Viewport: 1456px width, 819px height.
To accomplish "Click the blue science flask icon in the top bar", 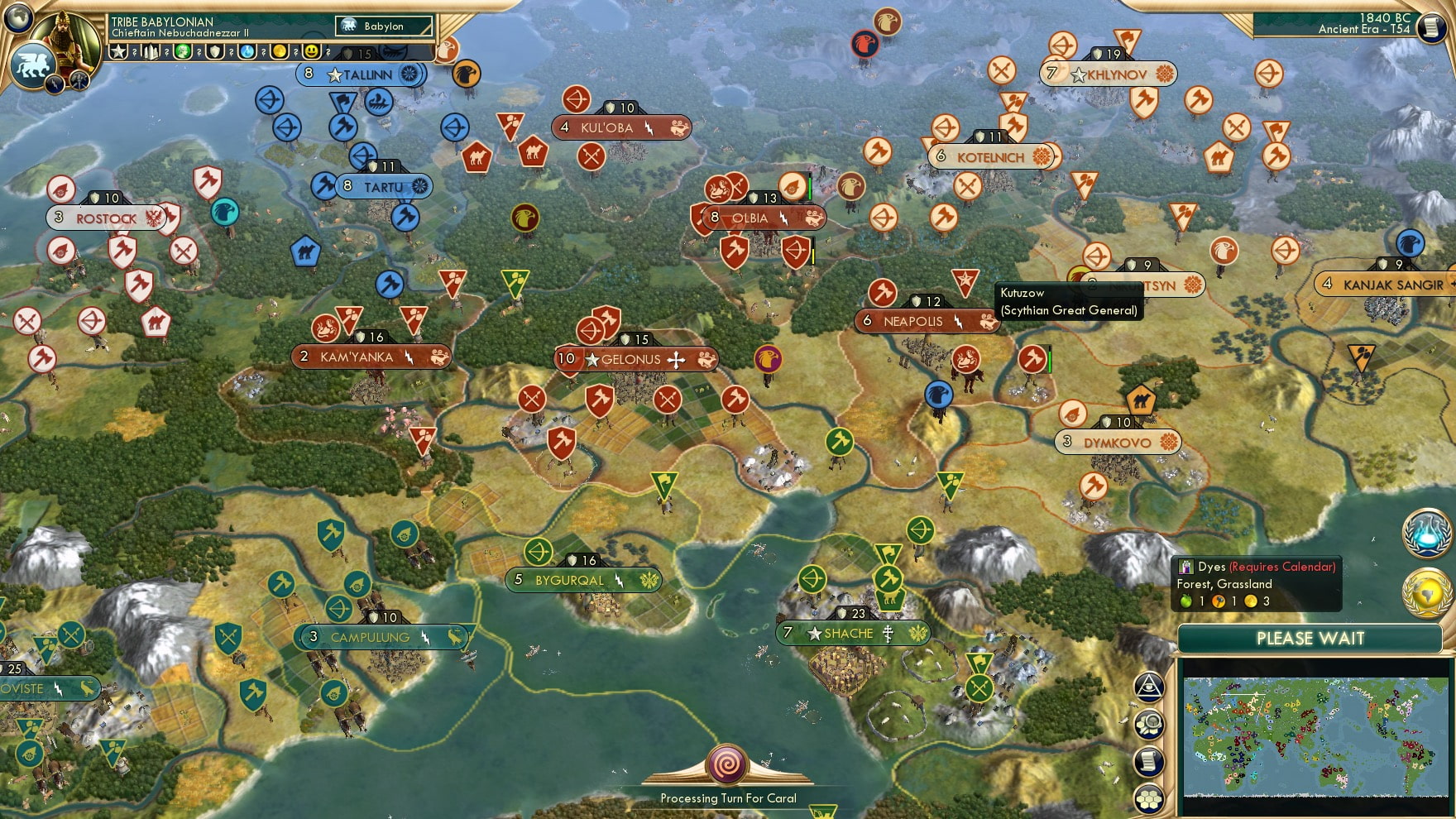I will (x=247, y=52).
